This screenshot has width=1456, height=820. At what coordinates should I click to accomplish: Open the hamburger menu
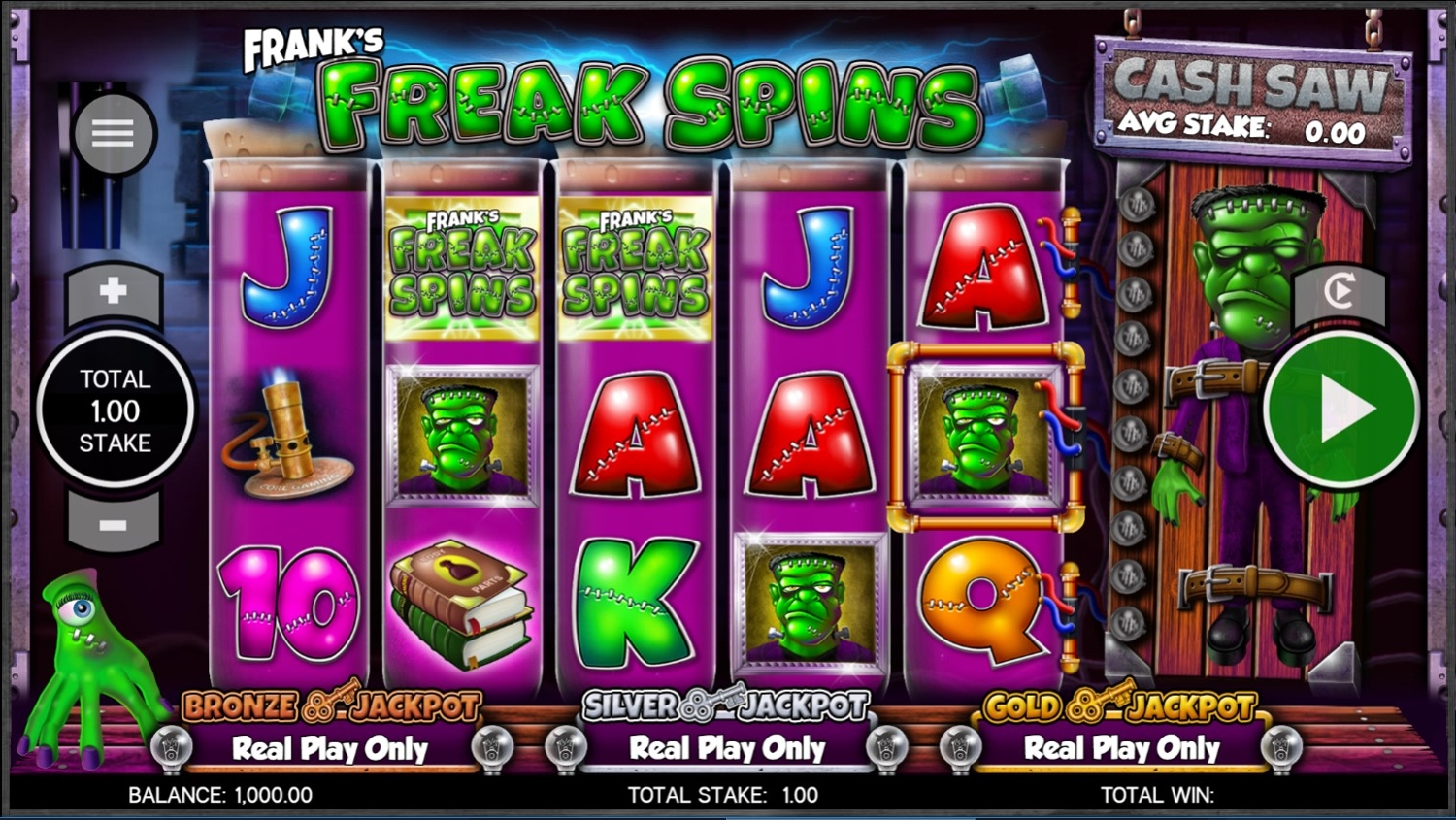[x=114, y=133]
